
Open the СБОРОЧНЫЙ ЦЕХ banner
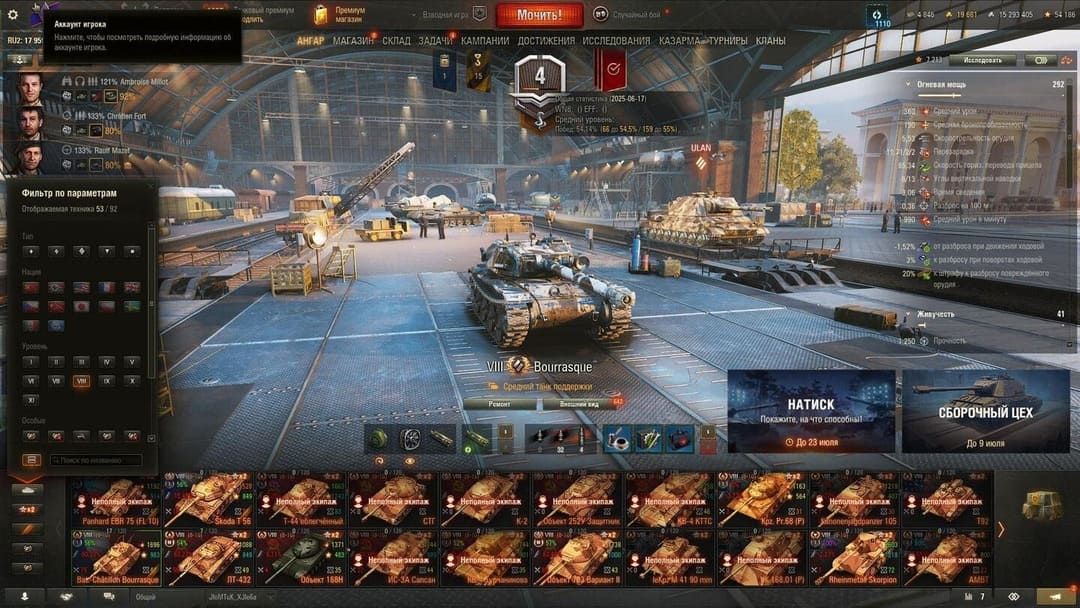[985, 411]
